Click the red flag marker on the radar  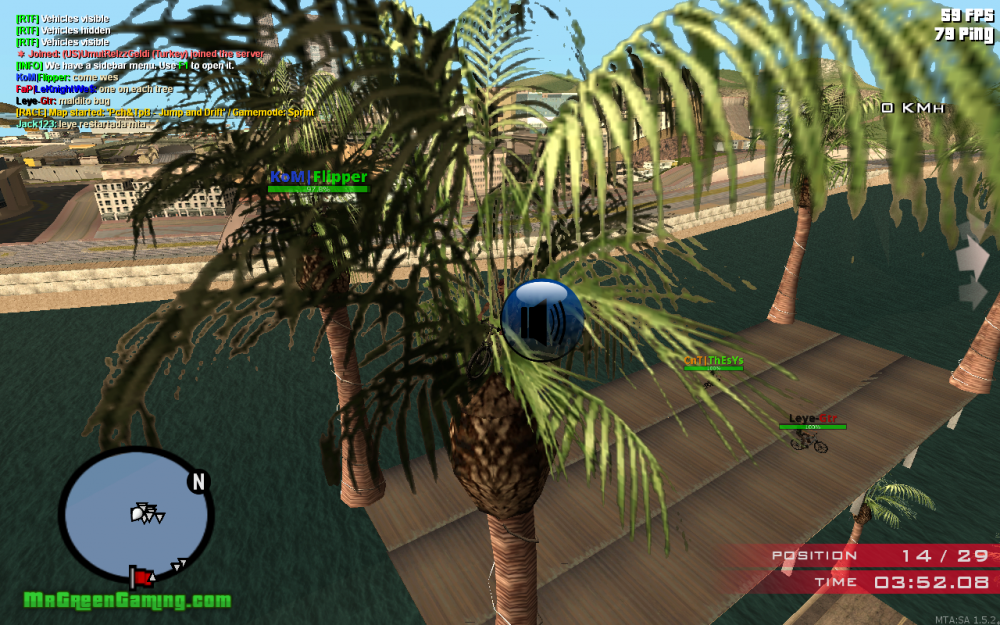click(141, 576)
